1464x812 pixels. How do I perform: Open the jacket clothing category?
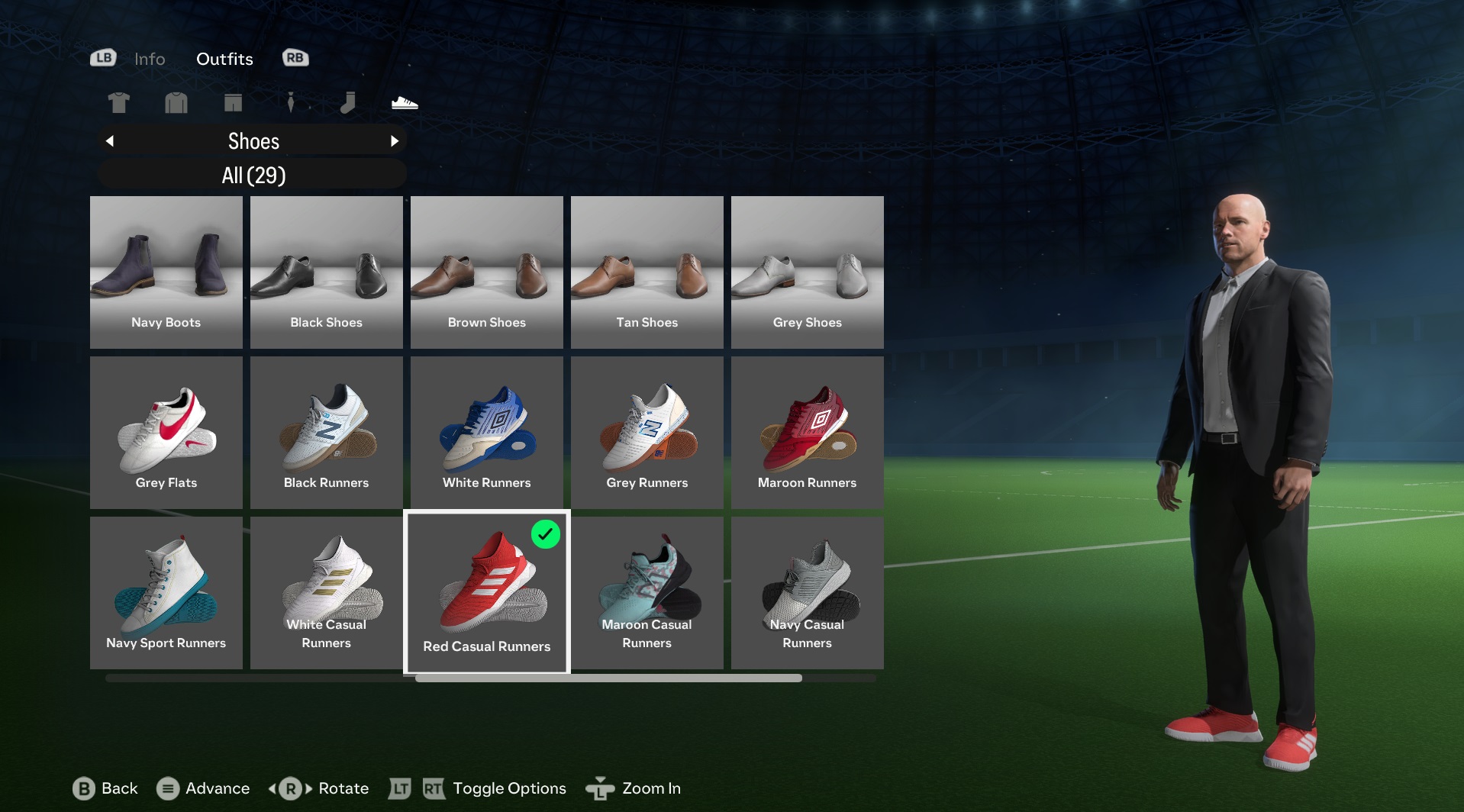[176, 102]
